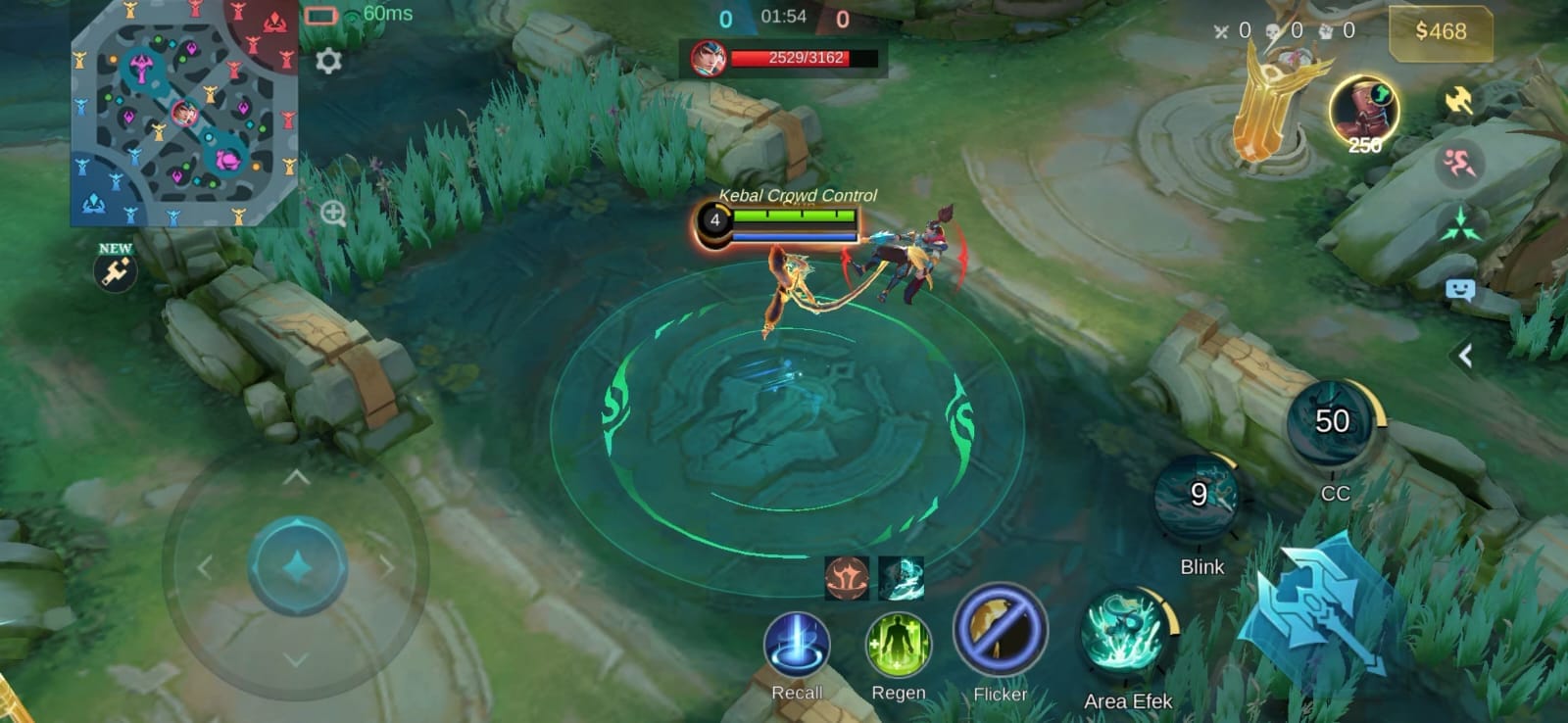Tap the pink running figure icon

1459,162
